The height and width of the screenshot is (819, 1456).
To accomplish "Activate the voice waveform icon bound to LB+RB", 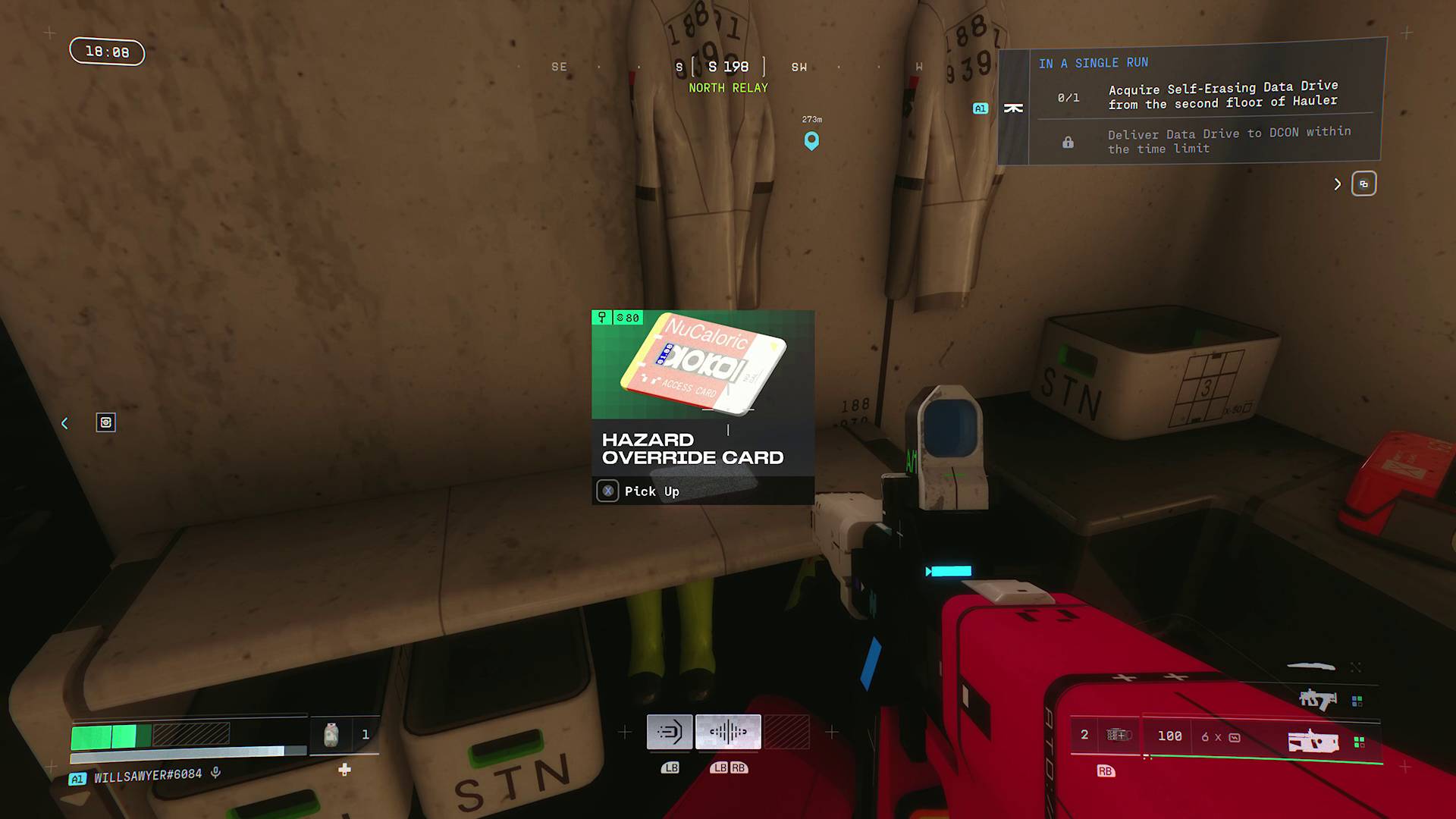I will 727,730.
